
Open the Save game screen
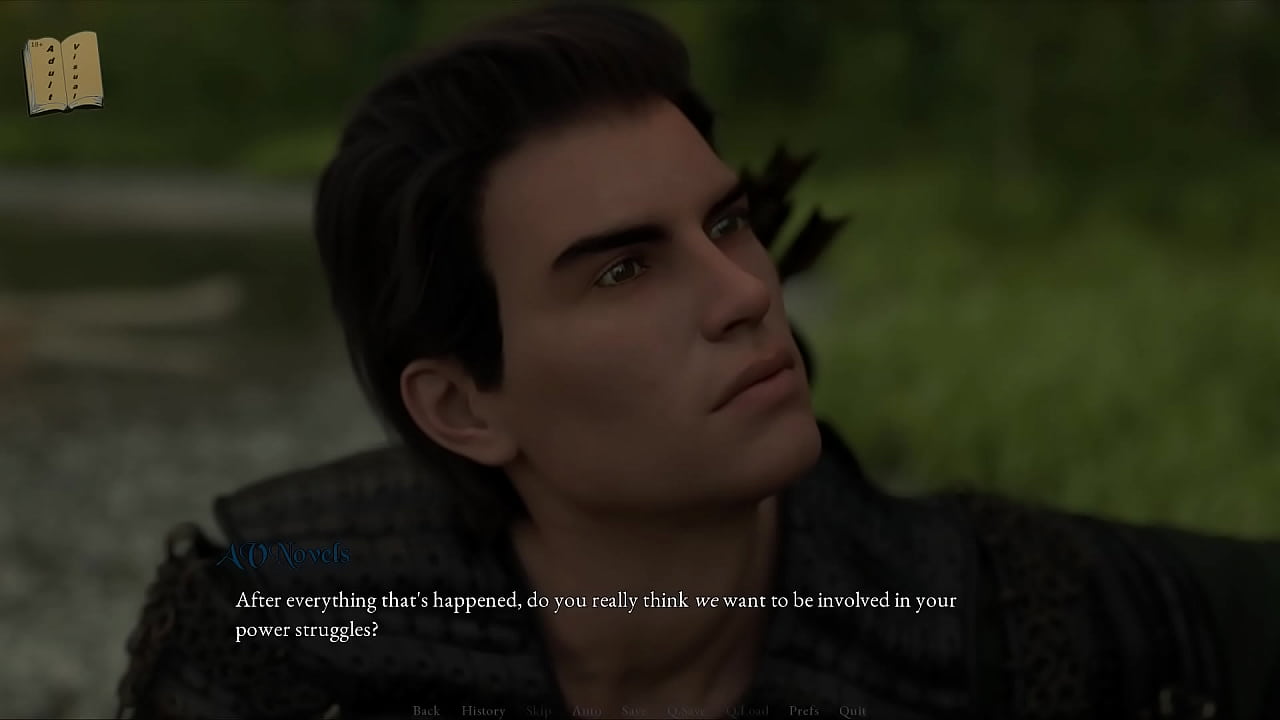pyautogui.click(x=634, y=711)
